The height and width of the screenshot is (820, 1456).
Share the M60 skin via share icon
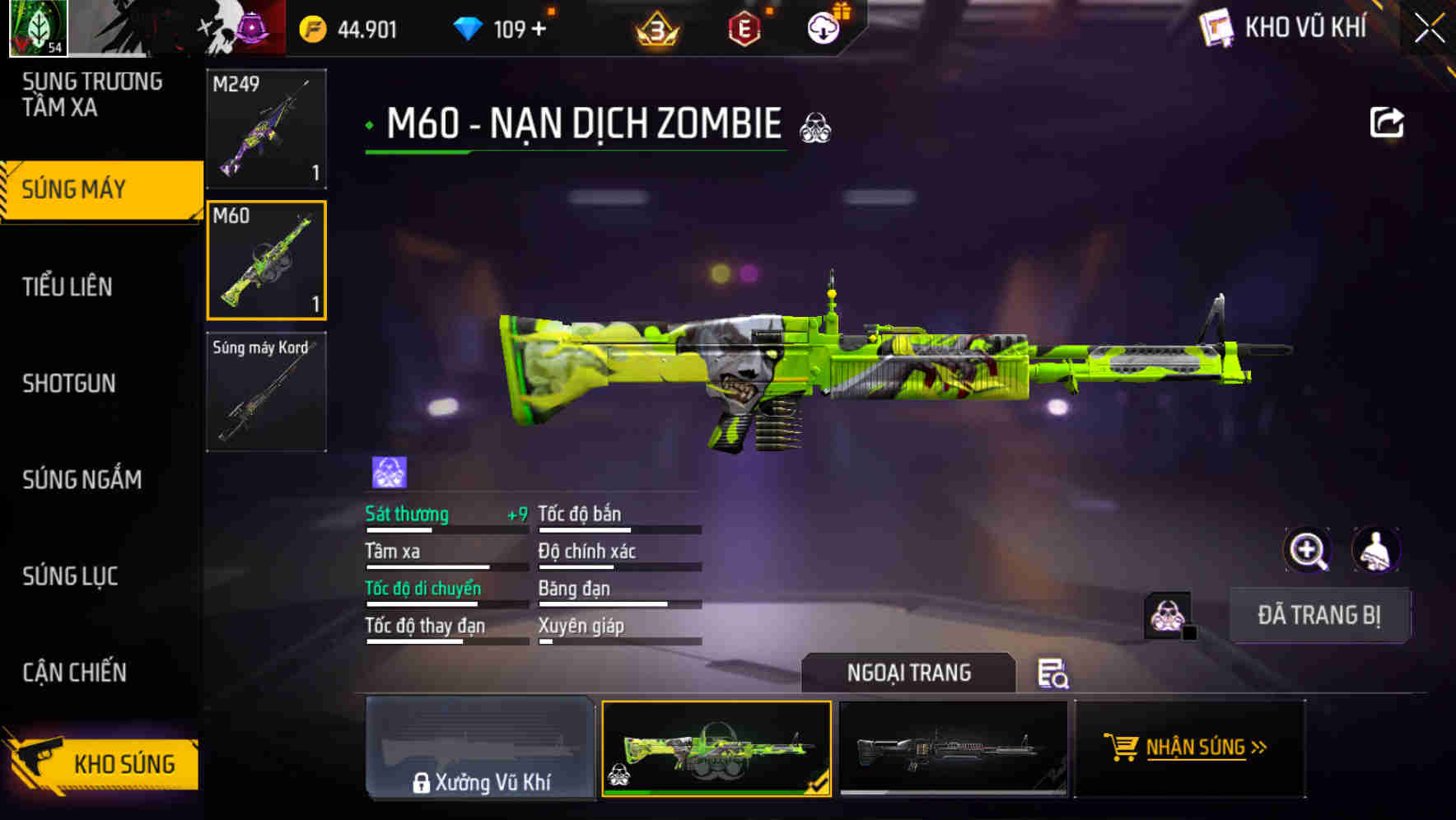[1388, 122]
